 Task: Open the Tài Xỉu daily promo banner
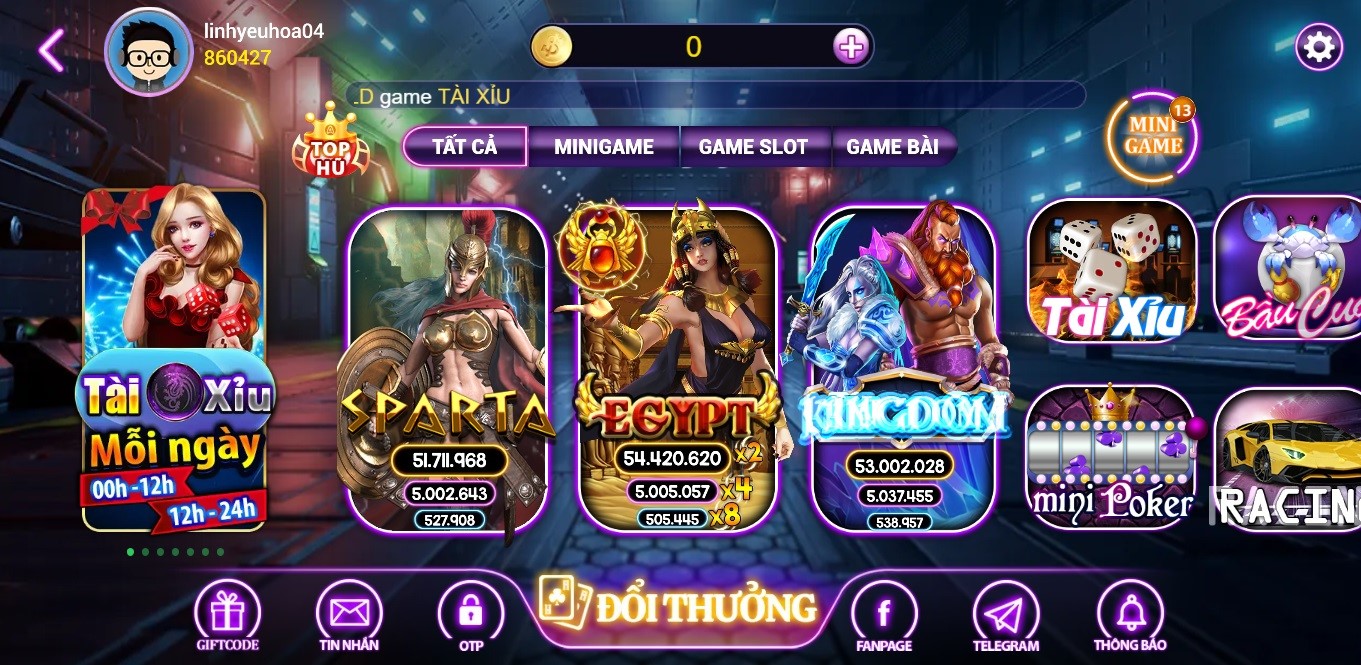174,360
